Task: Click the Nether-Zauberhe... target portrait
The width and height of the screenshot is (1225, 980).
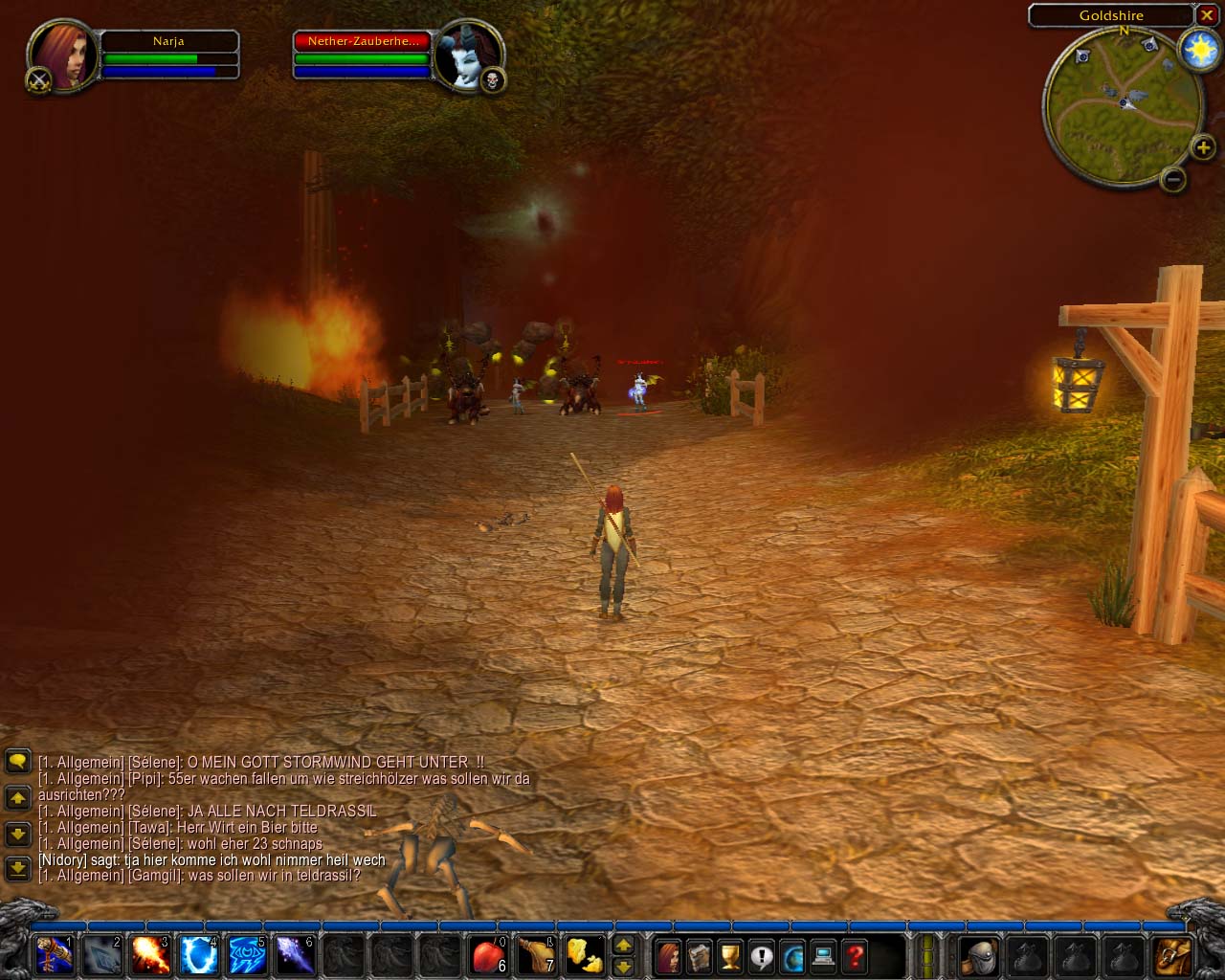Action: [467, 56]
